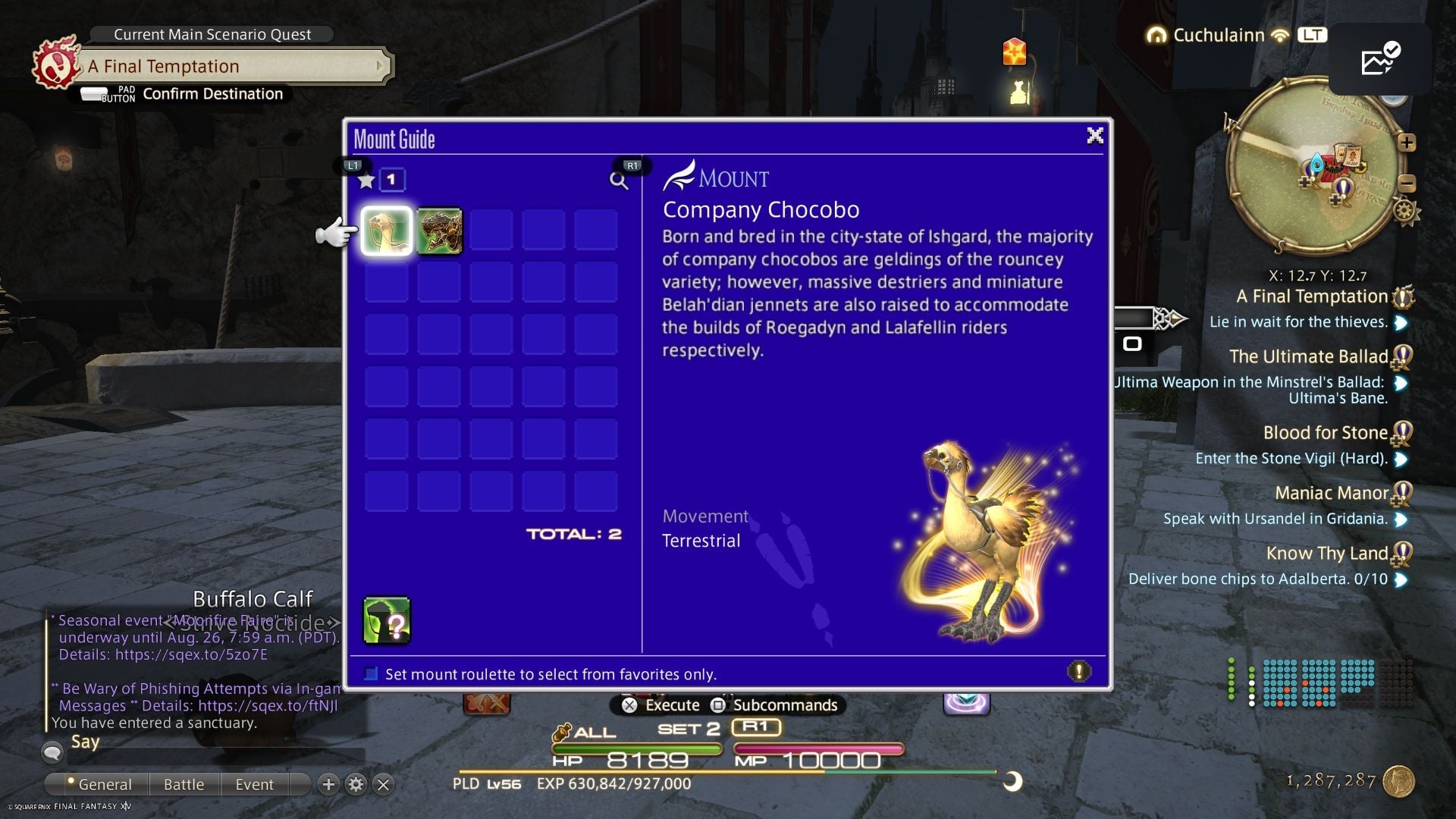Screen dimensions: 1456x819
Task: Click the screenshot saved icon top right
Action: (1382, 60)
